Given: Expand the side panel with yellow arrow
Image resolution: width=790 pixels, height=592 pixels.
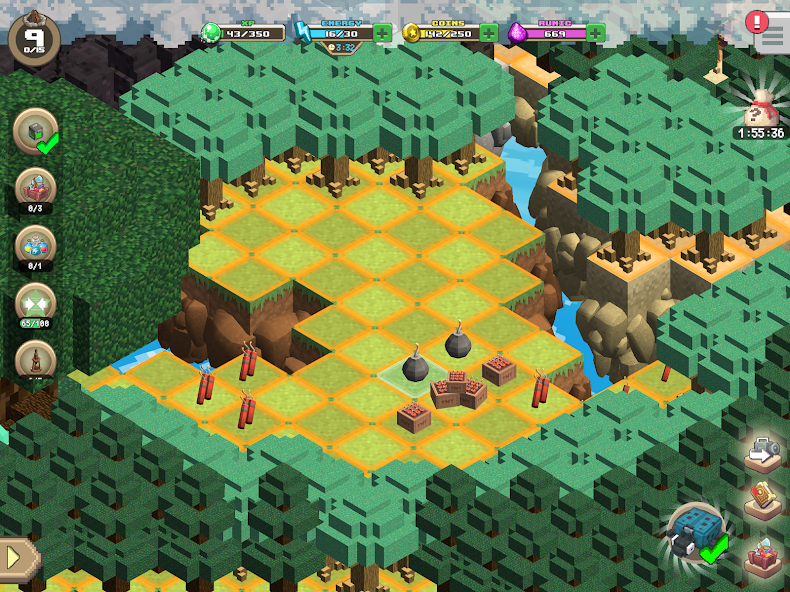Looking at the screenshot, I should click(18, 559).
